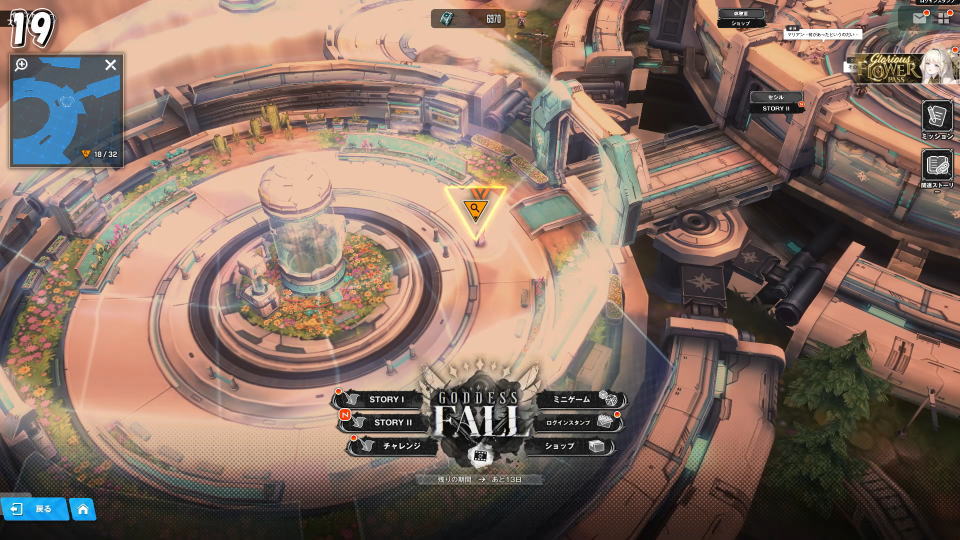Click the 戻る back button
The height and width of the screenshot is (540, 960).
34,509
